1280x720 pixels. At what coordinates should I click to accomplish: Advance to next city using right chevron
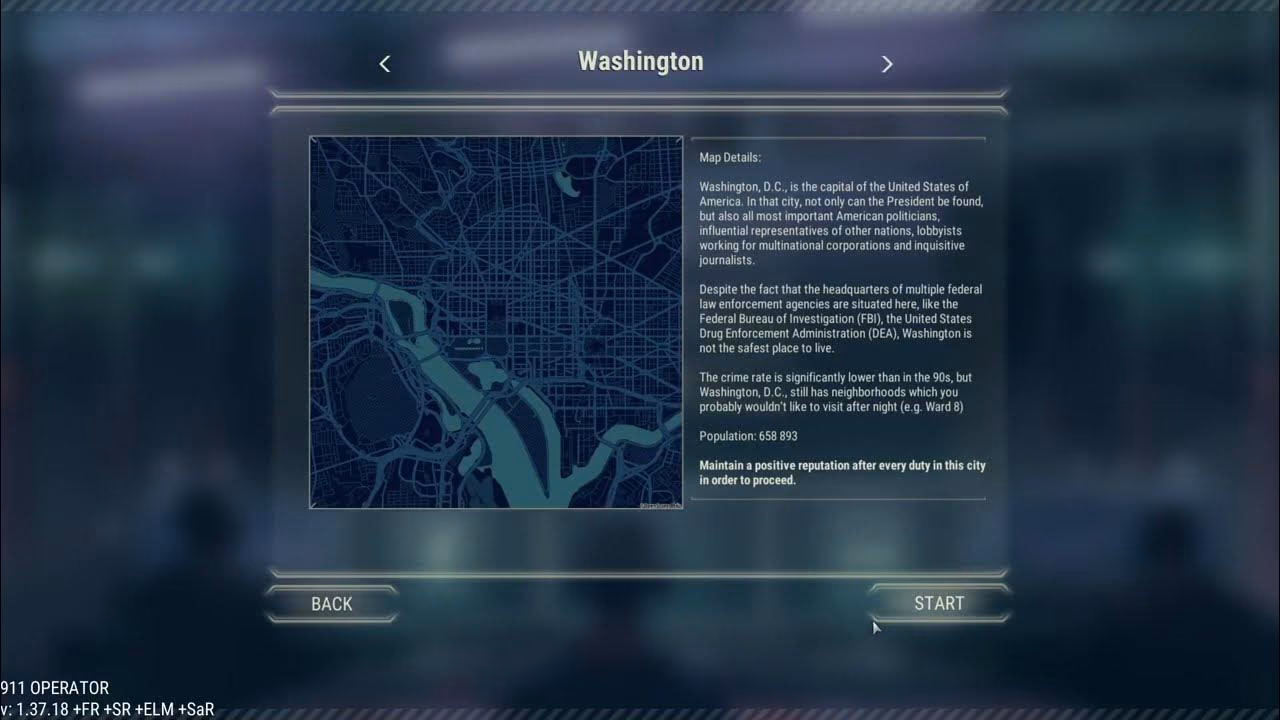pyautogui.click(x=886, y=63)
